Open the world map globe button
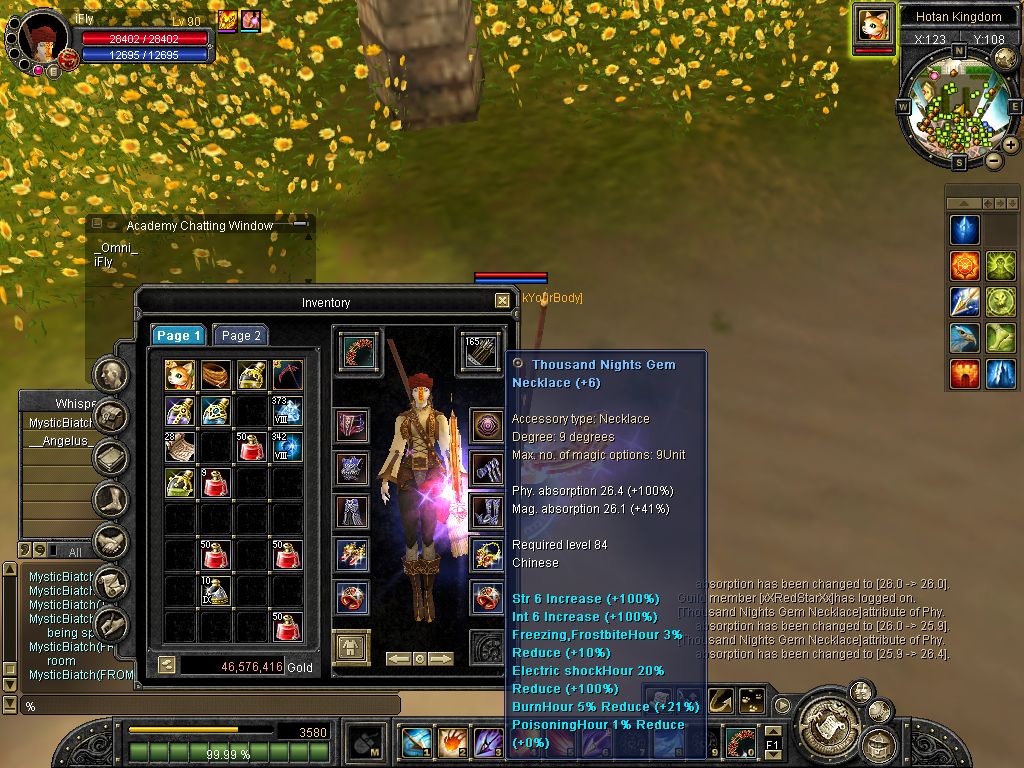The image size is (1024, 768). pos(1005,59)
